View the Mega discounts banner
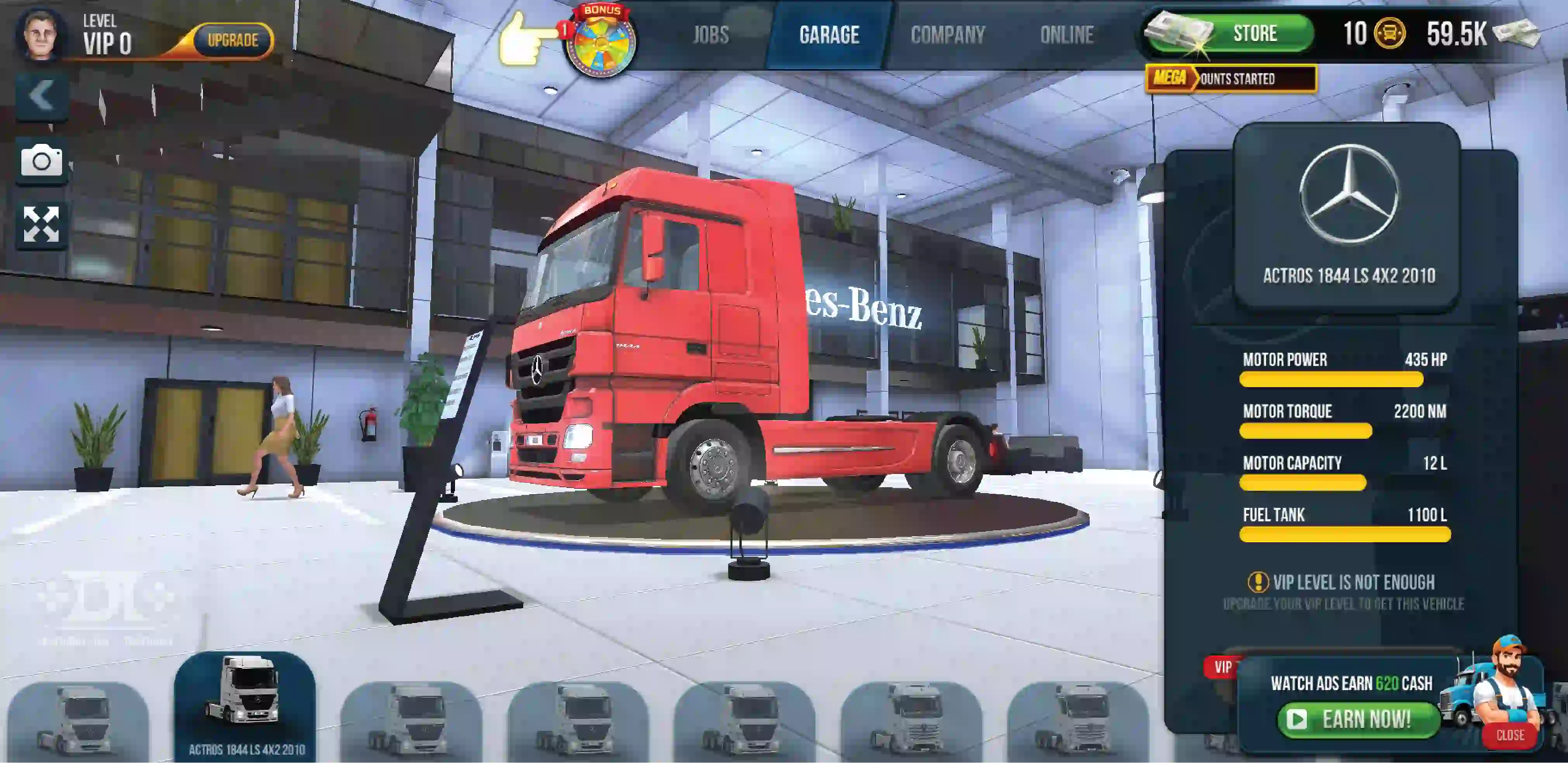Viewport: 1568px width, 763px height. (1231, 79)
